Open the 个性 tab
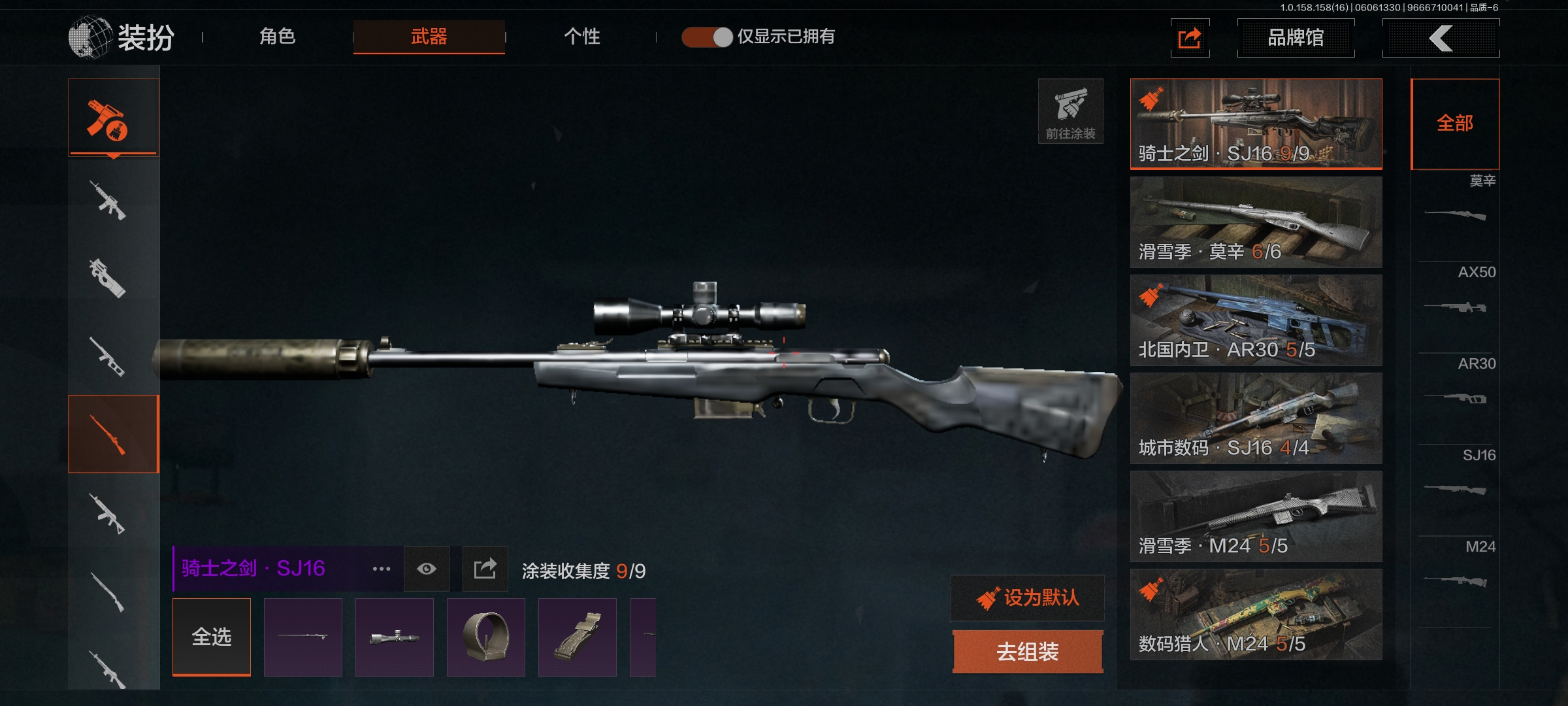Viewport: 1568px width, 706px height. 581,37
